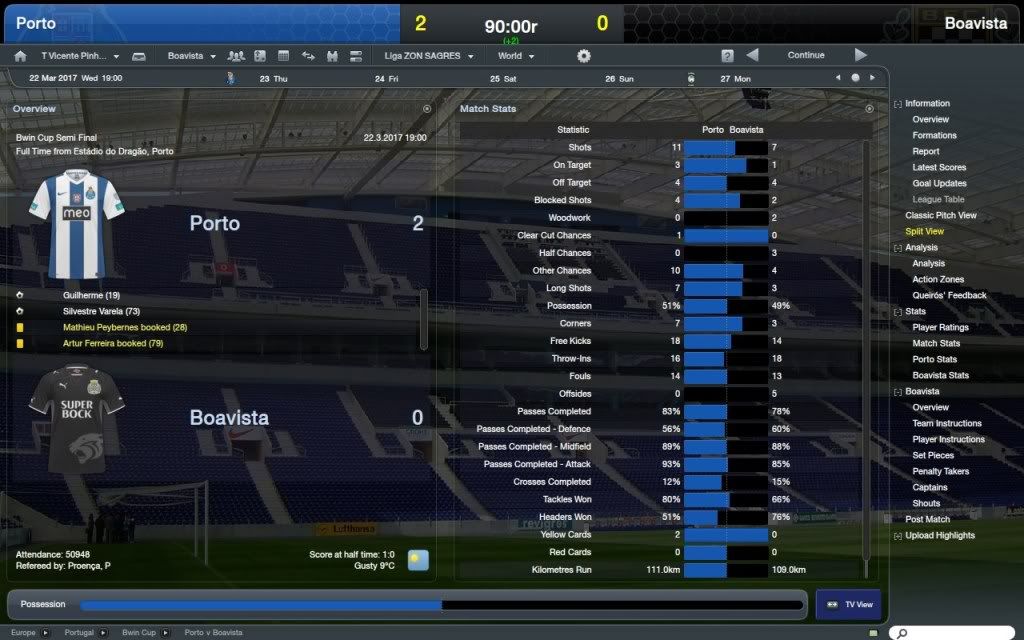Open the Liga ZON SAGRES dropdown
The height and width of the screenshot is (640, 1024).
pyautogui.click(x=428, y=56)
